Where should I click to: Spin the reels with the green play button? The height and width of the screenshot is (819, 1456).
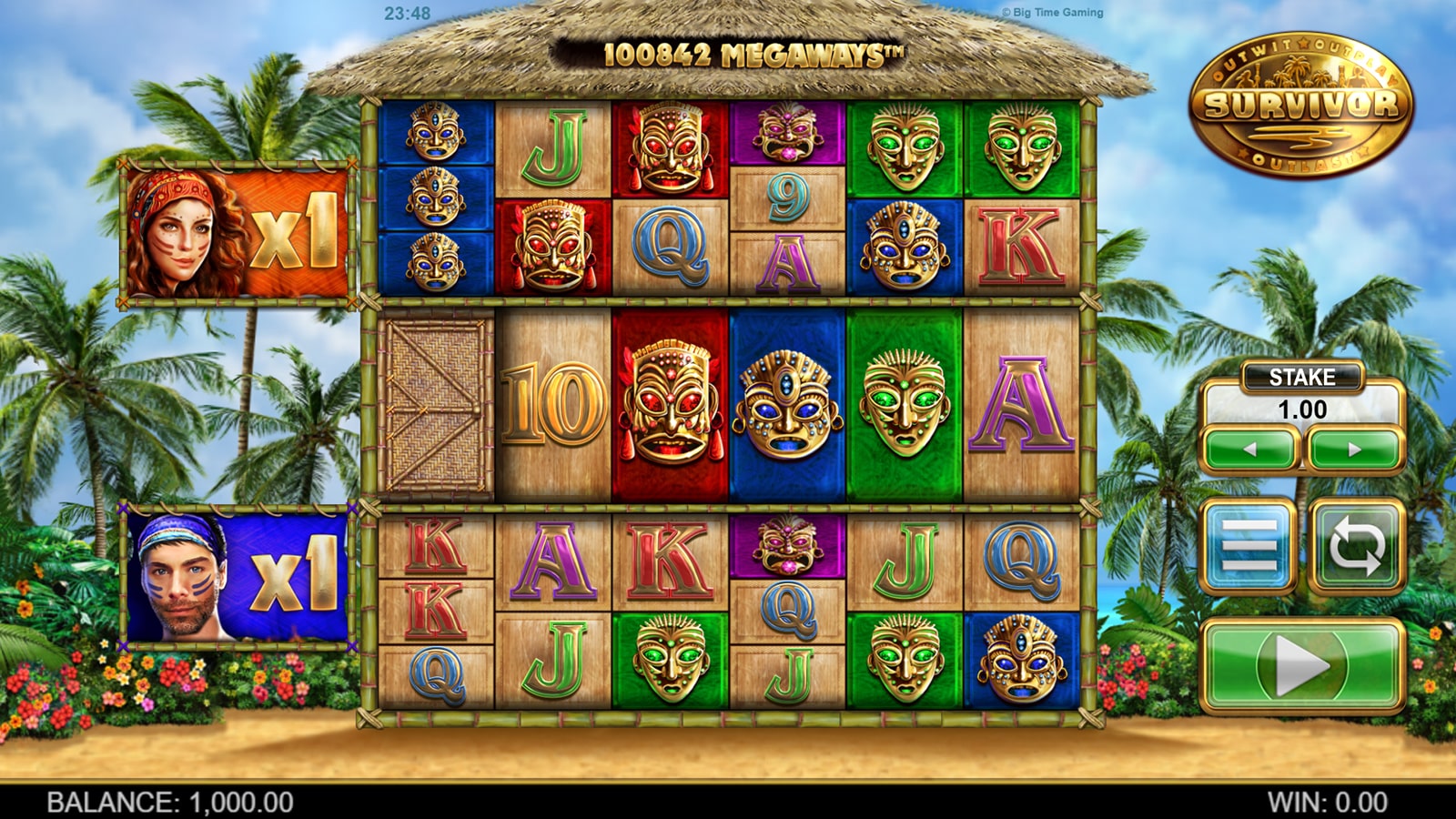(x=1301, y=666)
